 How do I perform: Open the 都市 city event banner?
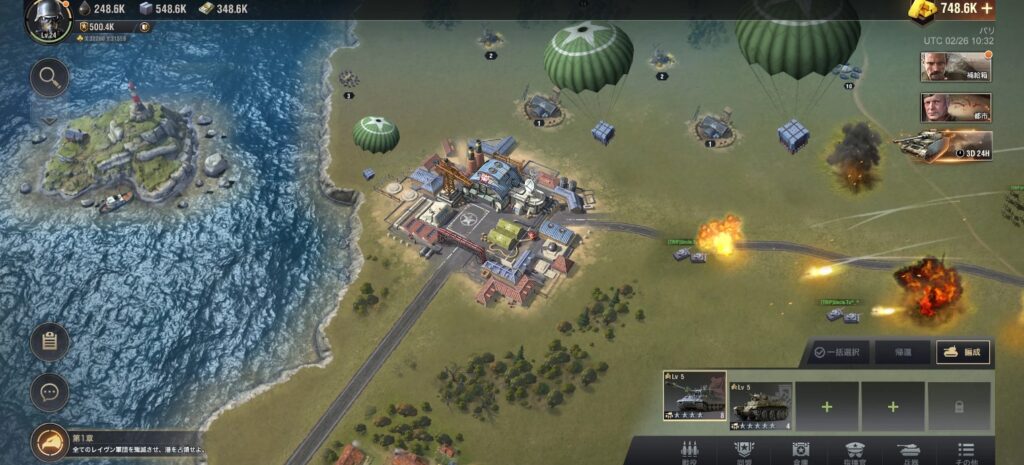955,108
